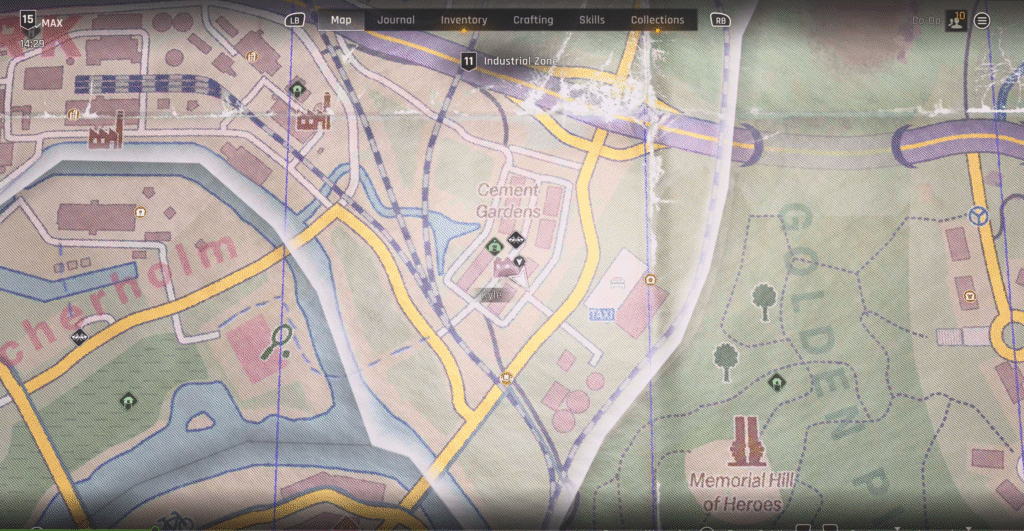Go to the Crafting tab
Screen dimensions: 1024x531
533,20
